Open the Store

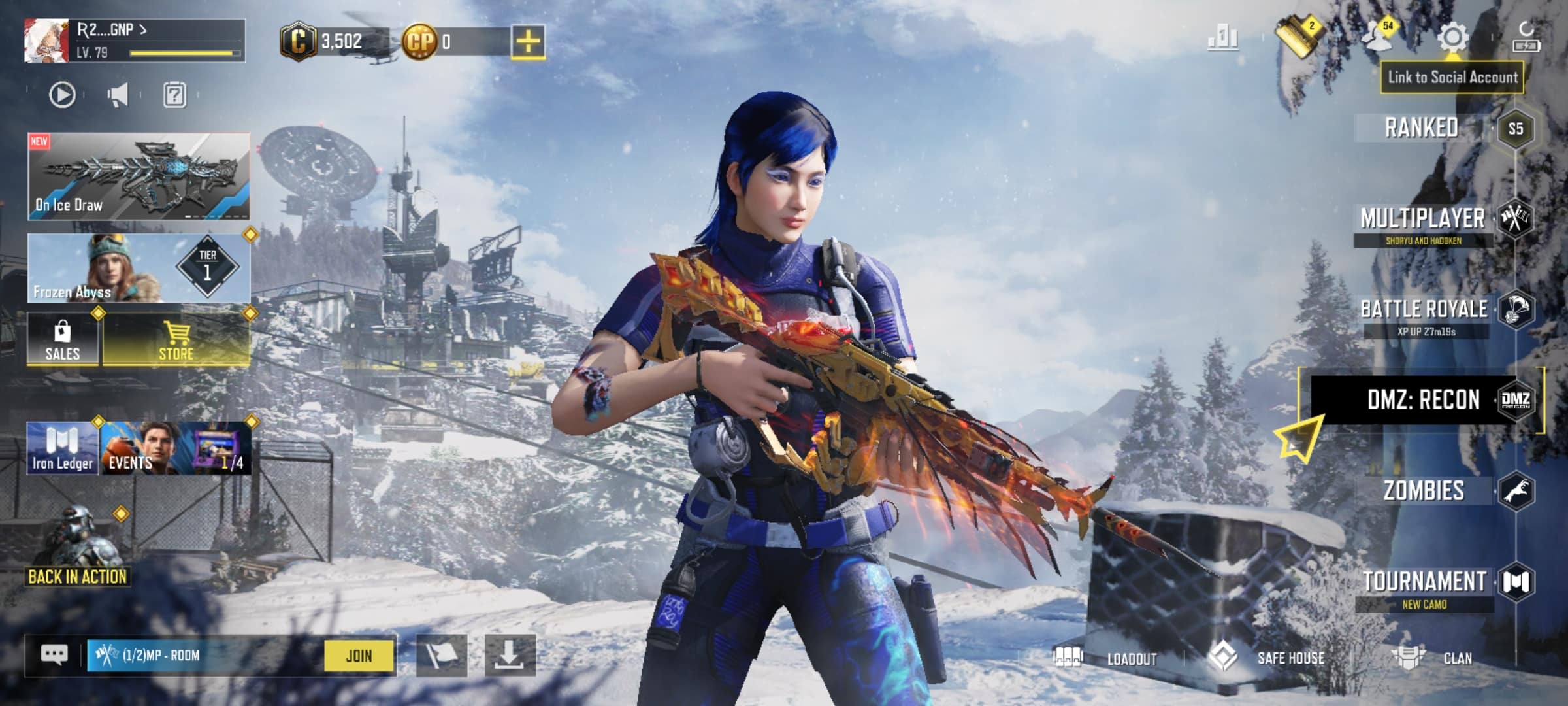point(176,339)
